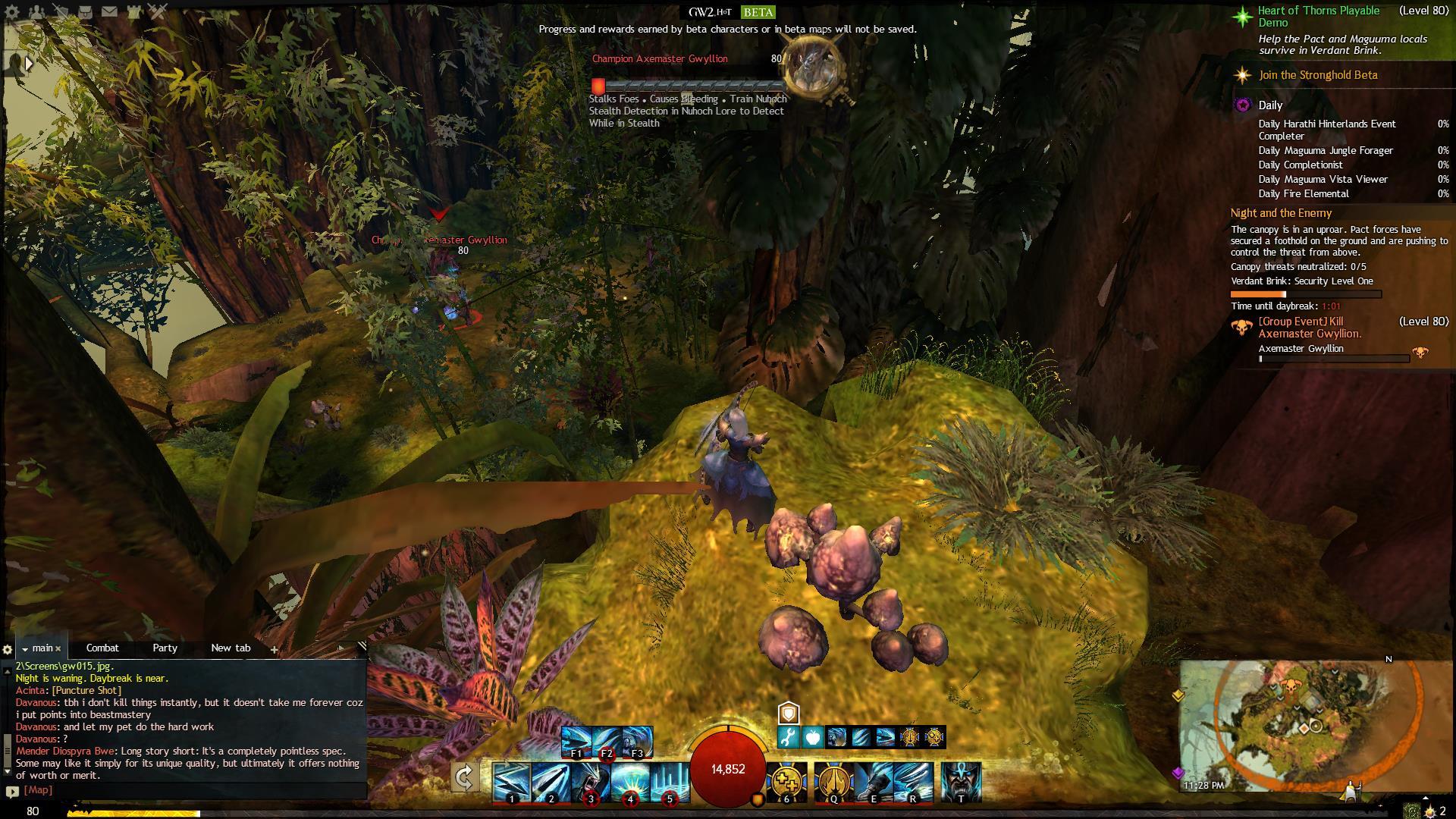Open the mail envelope icon
Screen dimensions: 1456x819
point(109,11)
